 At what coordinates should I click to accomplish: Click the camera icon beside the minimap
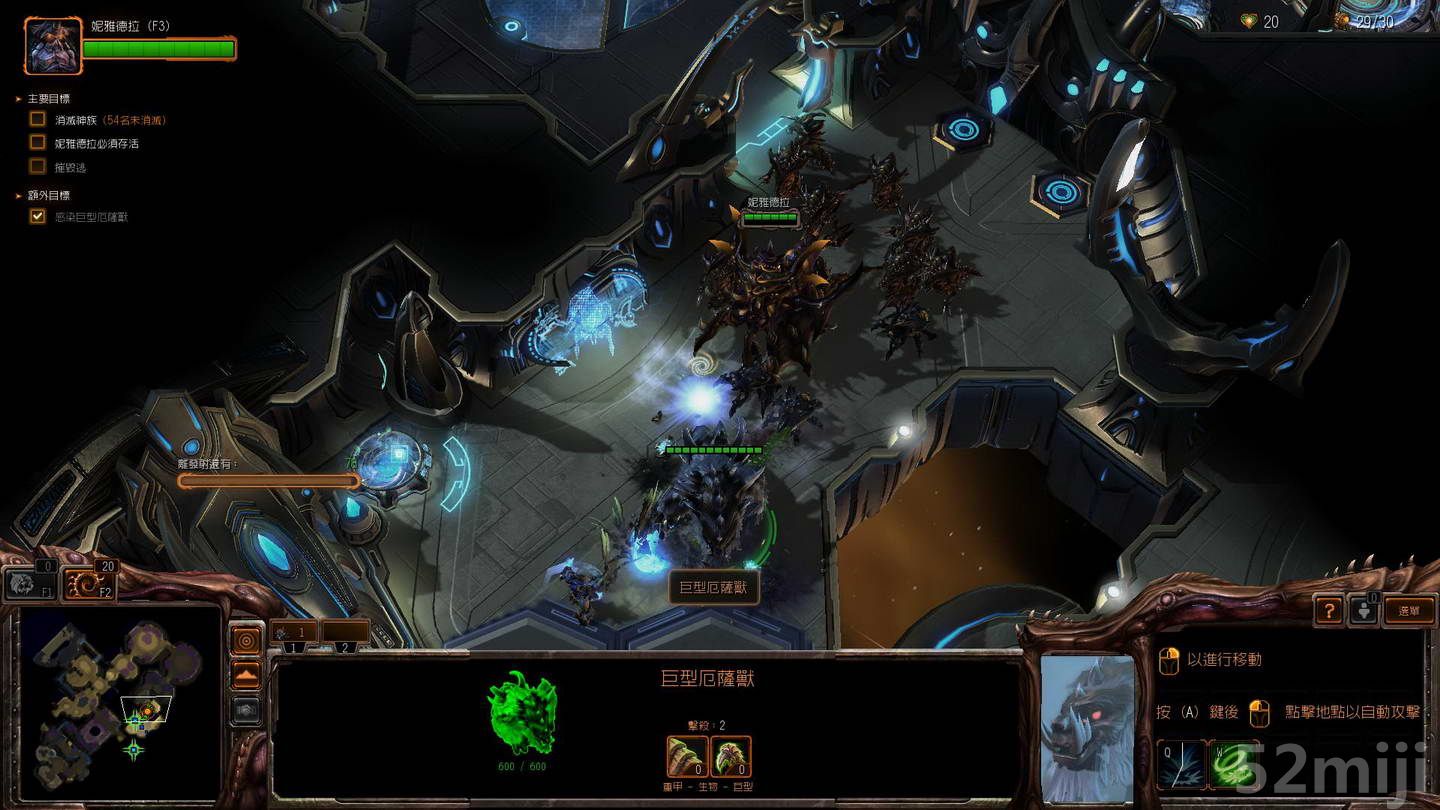pos(247,711)
